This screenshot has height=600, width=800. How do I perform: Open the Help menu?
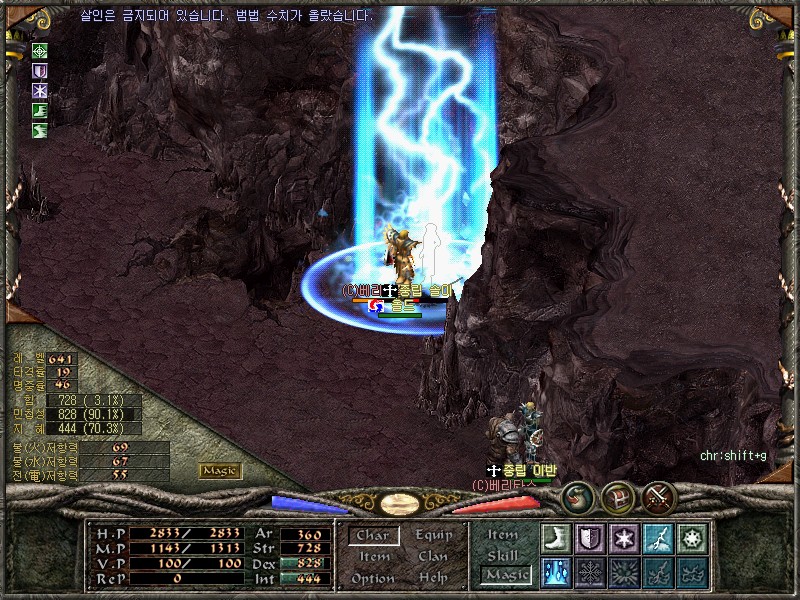coord(433,578)
